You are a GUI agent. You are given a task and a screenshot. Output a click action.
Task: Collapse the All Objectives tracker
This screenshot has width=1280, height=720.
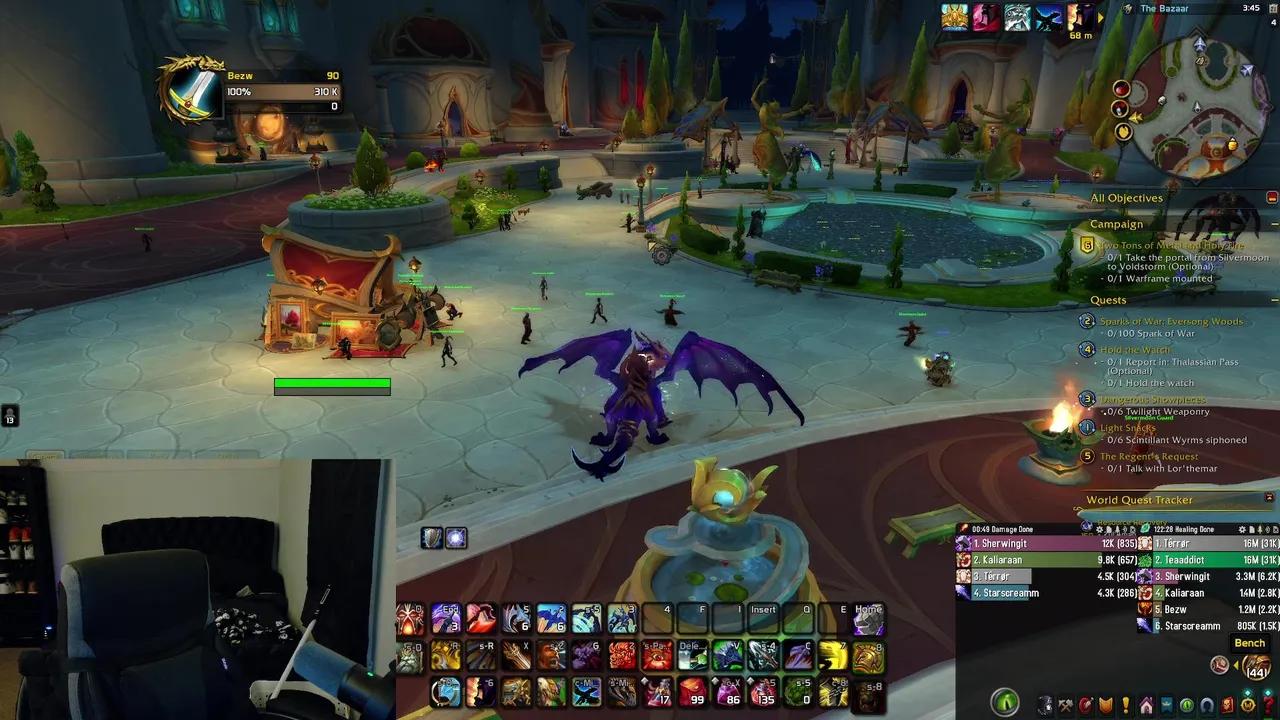click(x=1272, y=198)
